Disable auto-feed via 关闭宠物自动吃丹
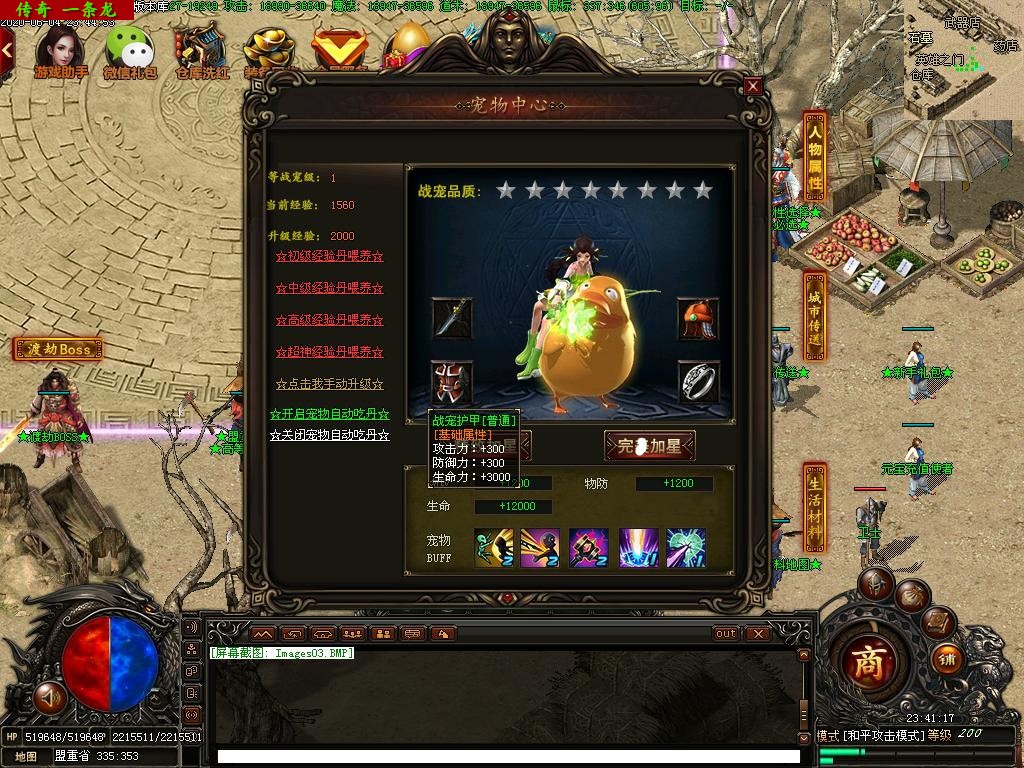 [x=329, y=436]
